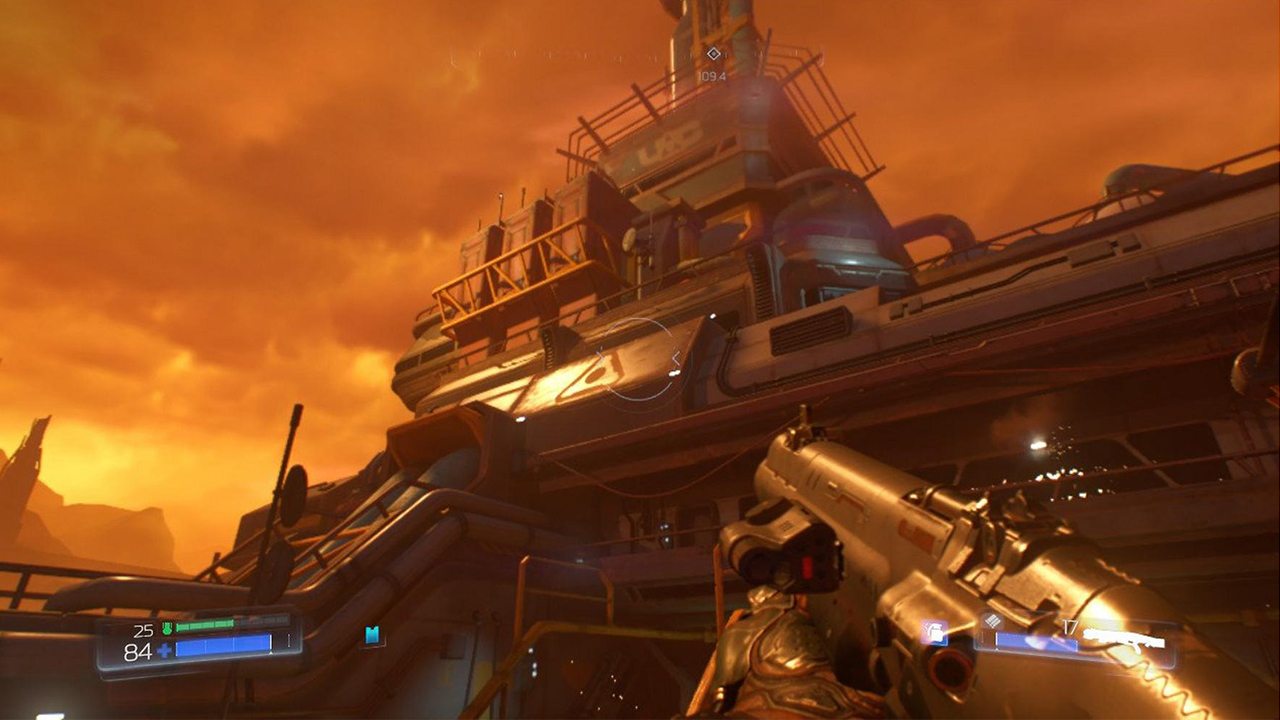Image resolution: width=1280 pixels, height=720 pixels.
Task: Click the teal collectible pickup icon
Action: point(370,637)
